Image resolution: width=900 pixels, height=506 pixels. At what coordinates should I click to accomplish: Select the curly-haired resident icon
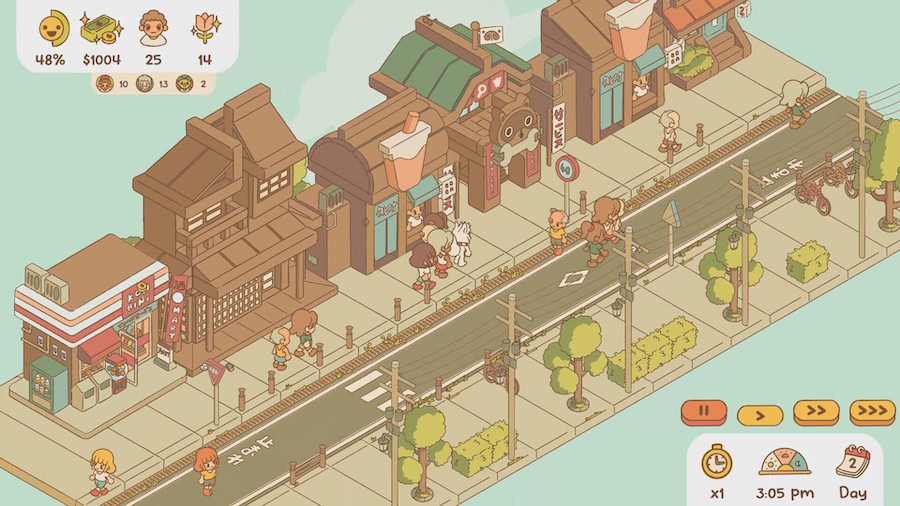(x=153, y=28)
